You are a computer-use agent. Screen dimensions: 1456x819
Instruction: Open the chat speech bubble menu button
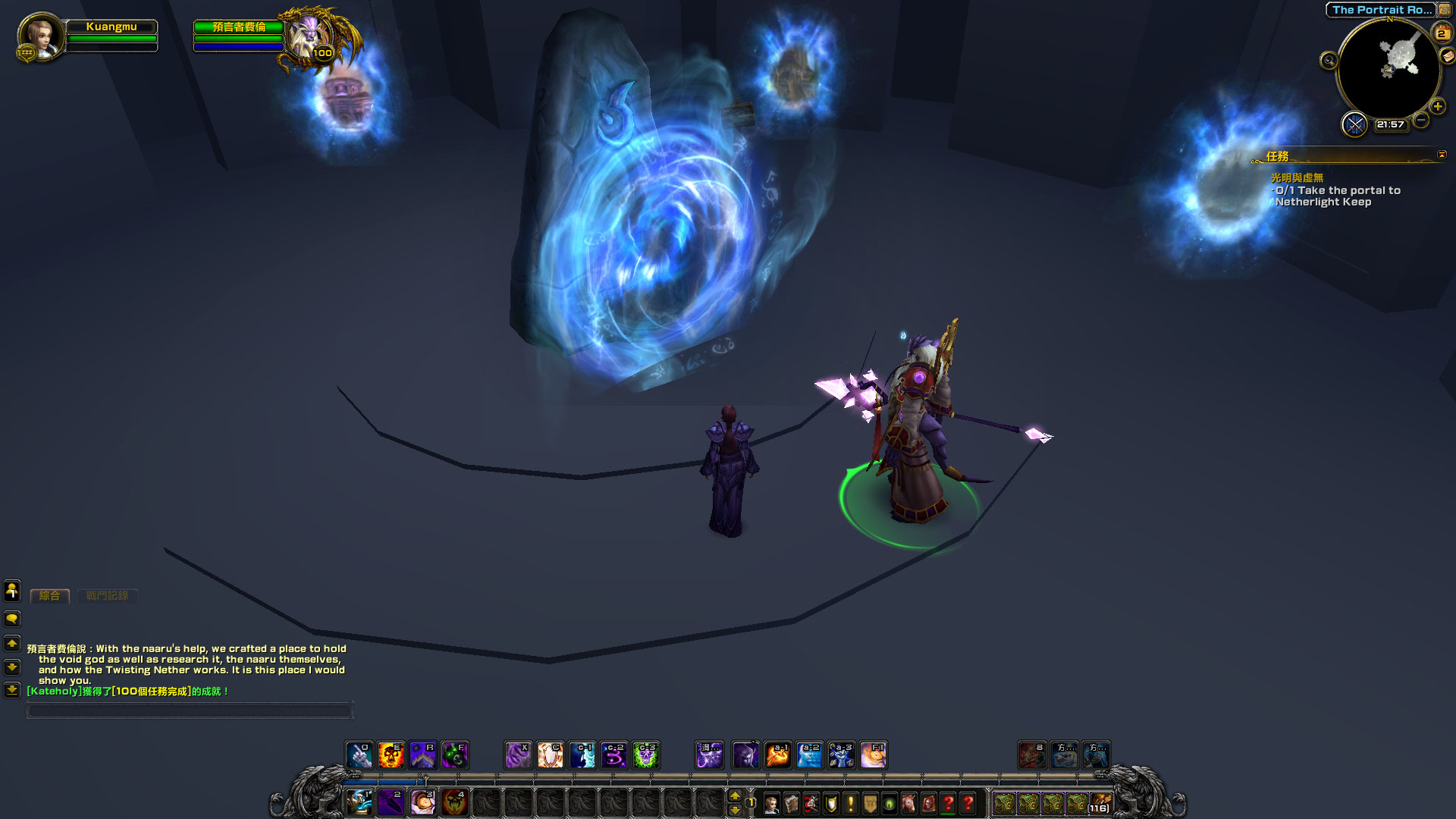[x=12, y=619]
